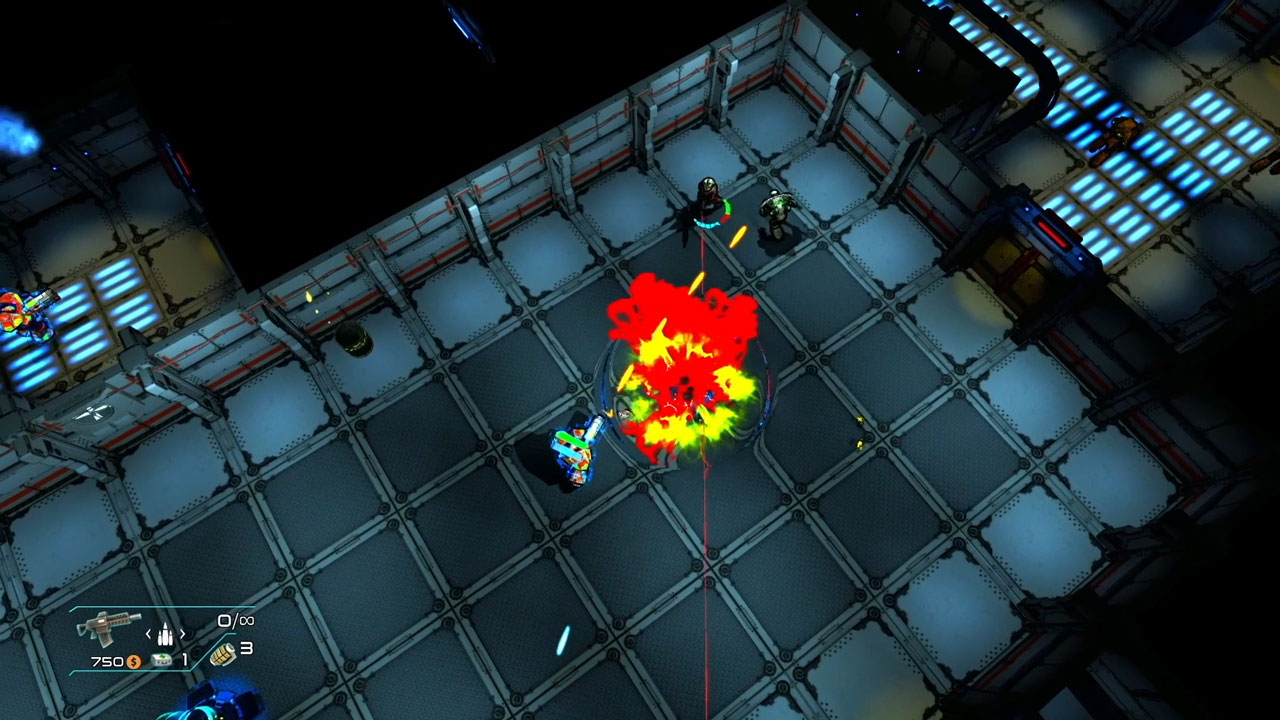Click the orange dollar coin icon beside 750
The image size is (1280, 720).
tap(133, 661)
